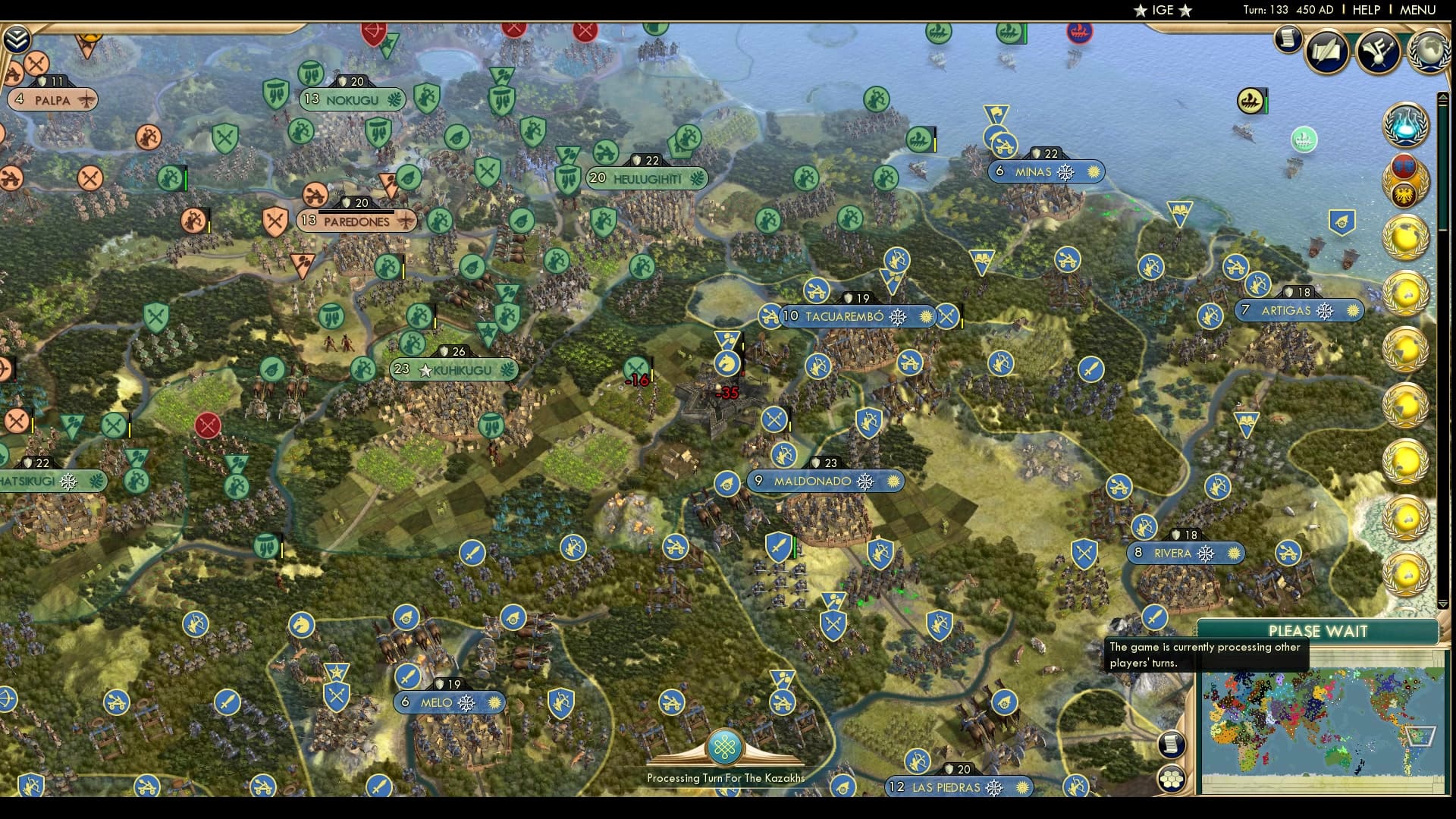Select the Maldonado city banner
The height and width of the screenshot is (819, 1456).
point(824,481)
